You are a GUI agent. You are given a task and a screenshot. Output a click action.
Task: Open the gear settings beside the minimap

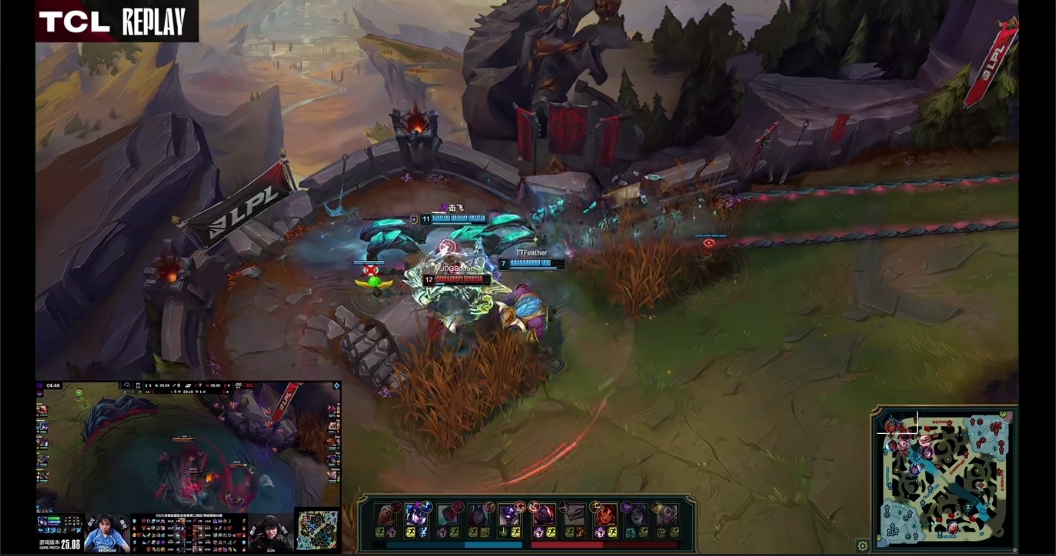[863, 546]
